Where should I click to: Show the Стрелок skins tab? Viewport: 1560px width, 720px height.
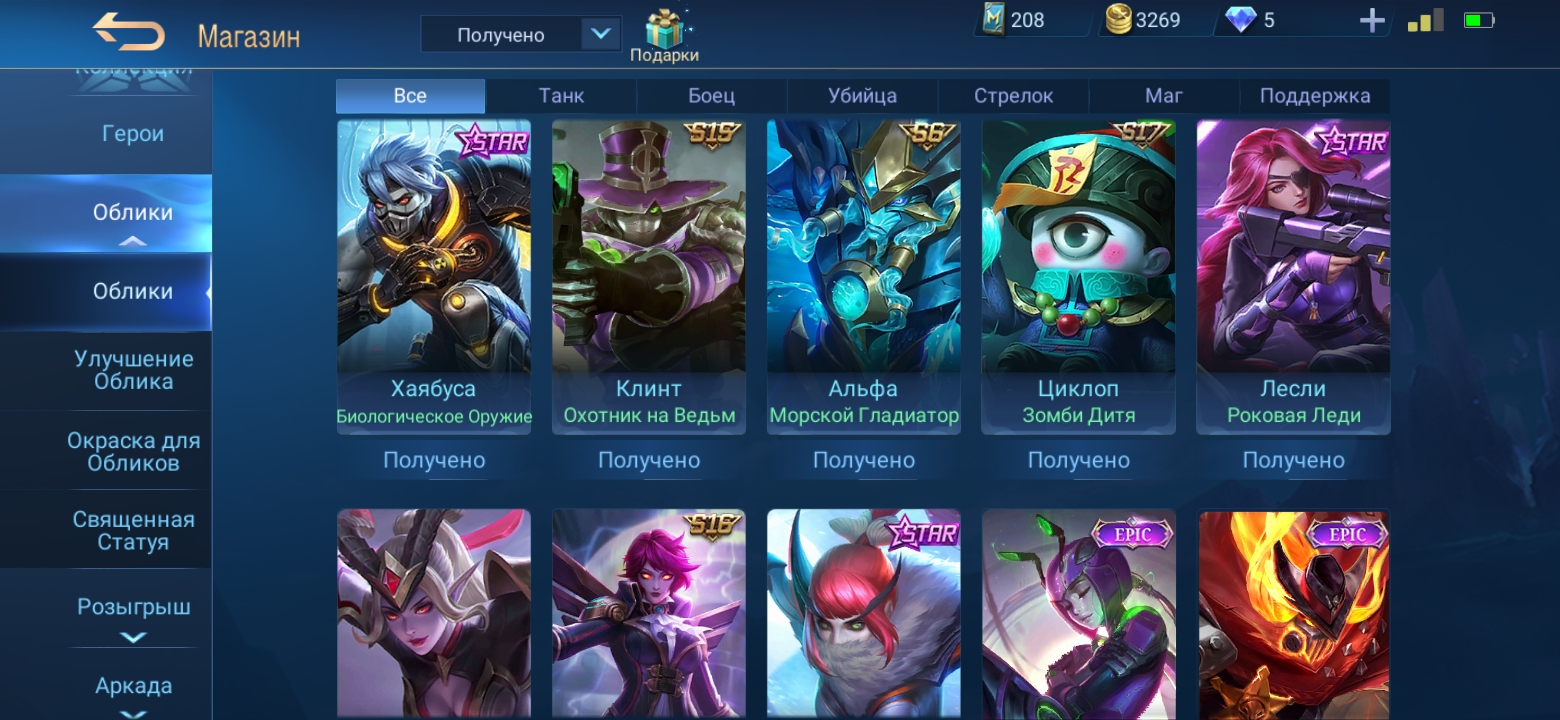(1013, 96)
